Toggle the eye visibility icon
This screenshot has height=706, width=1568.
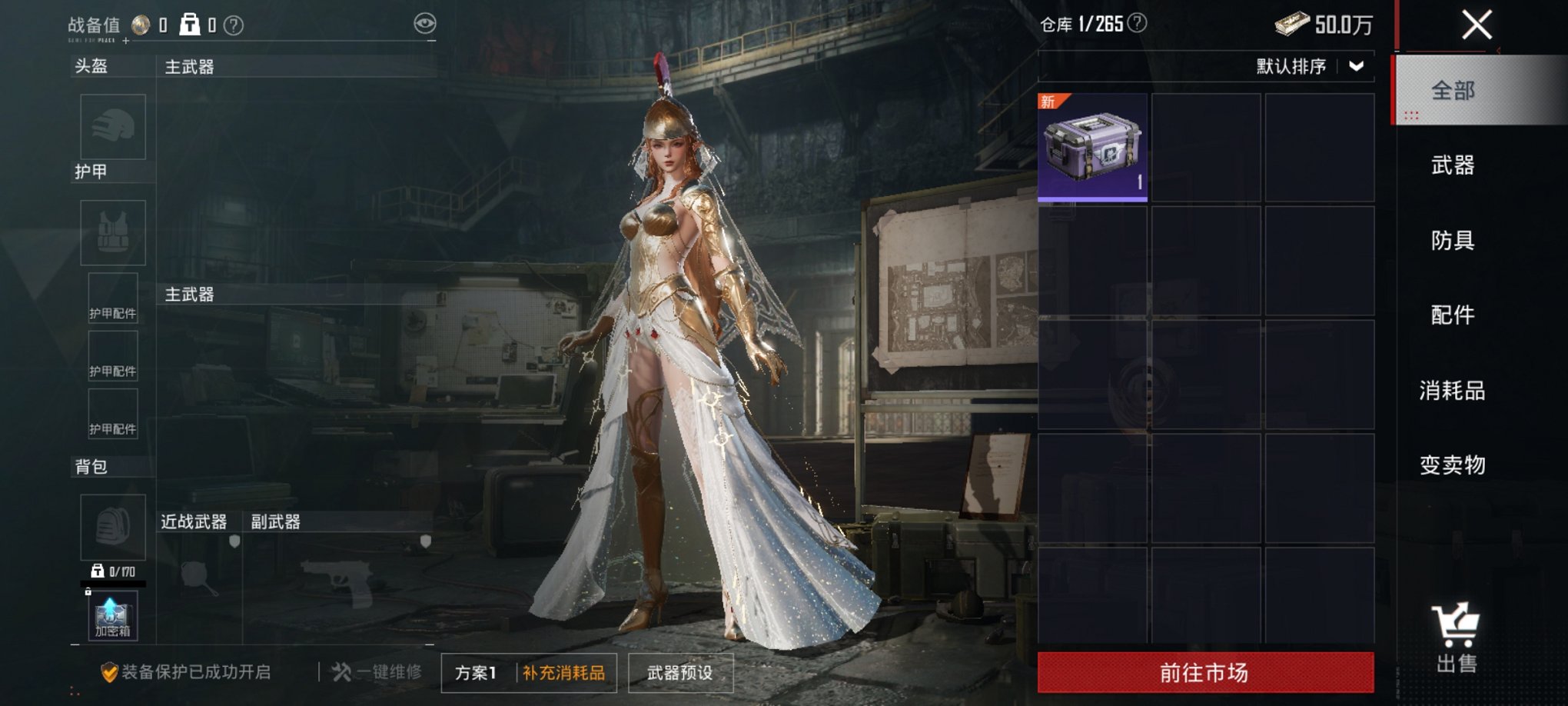point(424,24)
